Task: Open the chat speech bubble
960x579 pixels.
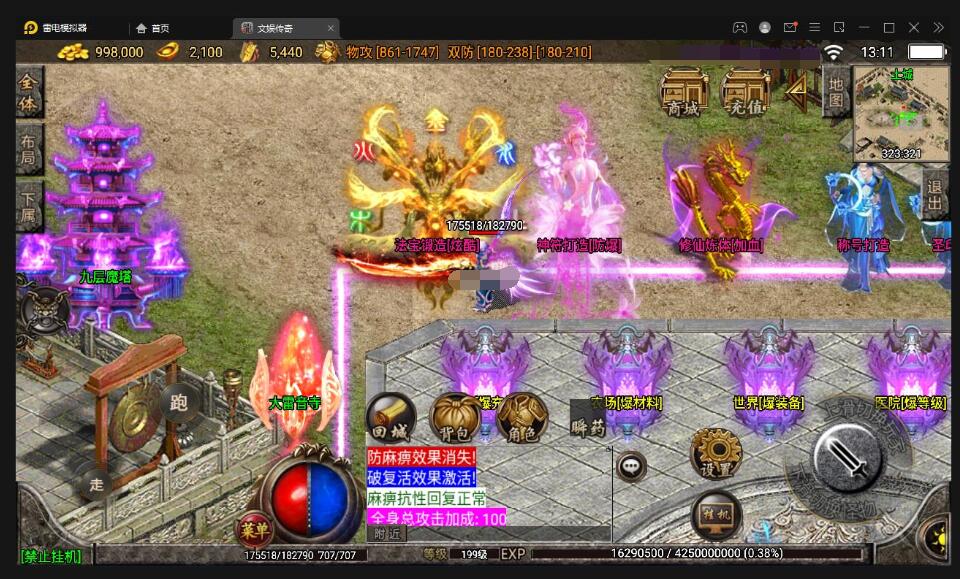Action: point(630,465)
